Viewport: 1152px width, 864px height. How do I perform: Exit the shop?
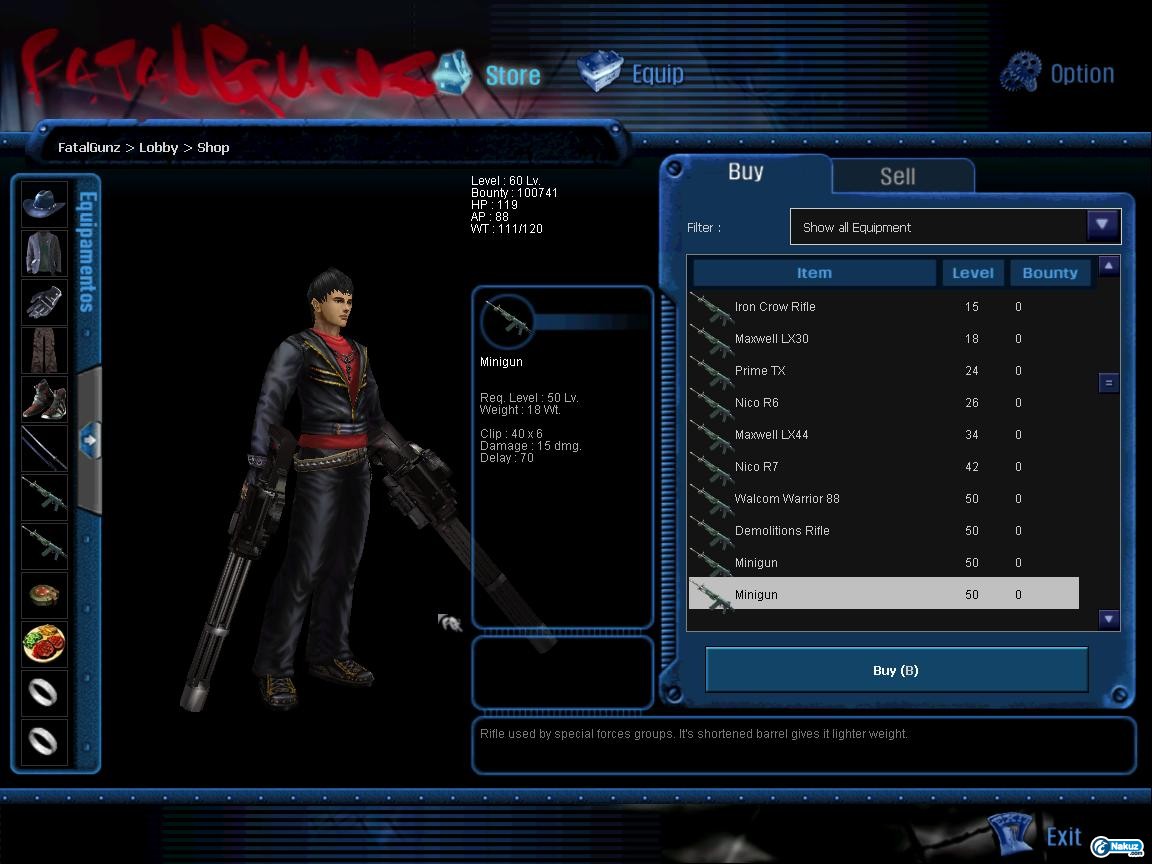pos(1038,836)
